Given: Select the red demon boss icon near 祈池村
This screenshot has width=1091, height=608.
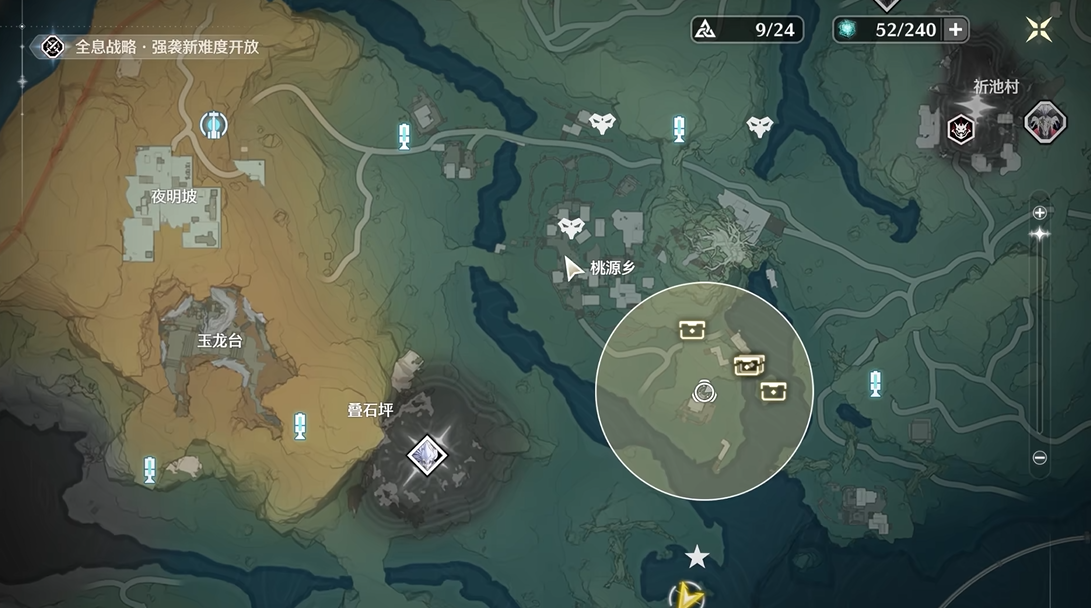Looking at the screenshot, I should [961, 127].
